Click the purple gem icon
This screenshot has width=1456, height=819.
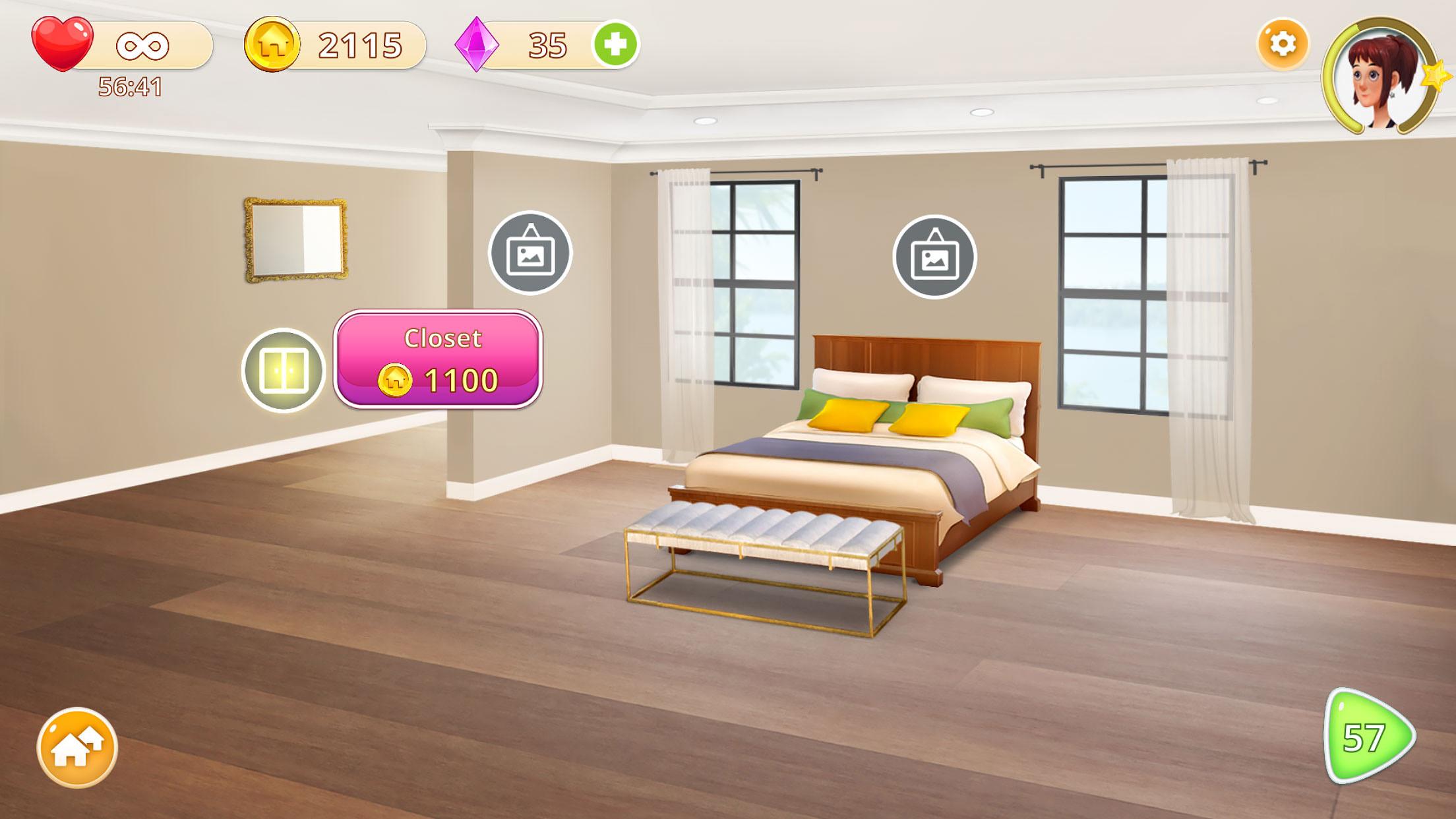coord(477,44)
